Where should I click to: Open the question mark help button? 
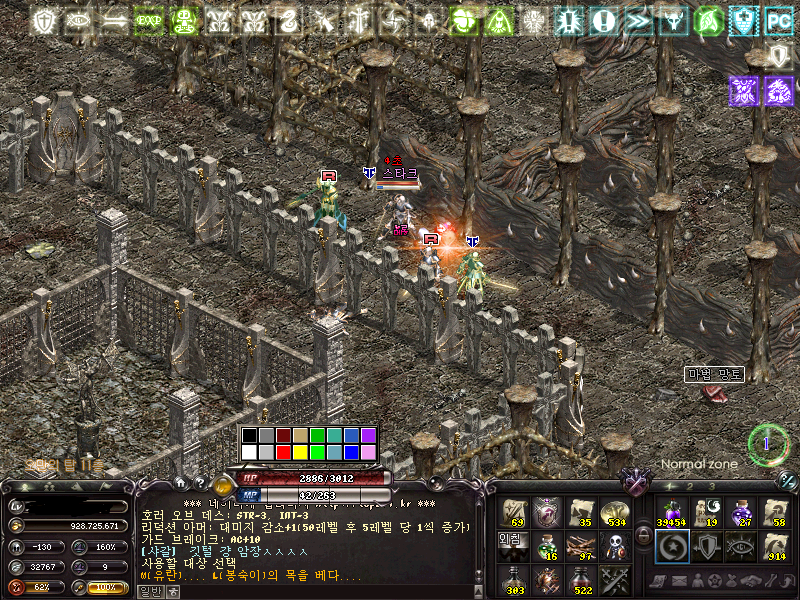tap(200, 482)
